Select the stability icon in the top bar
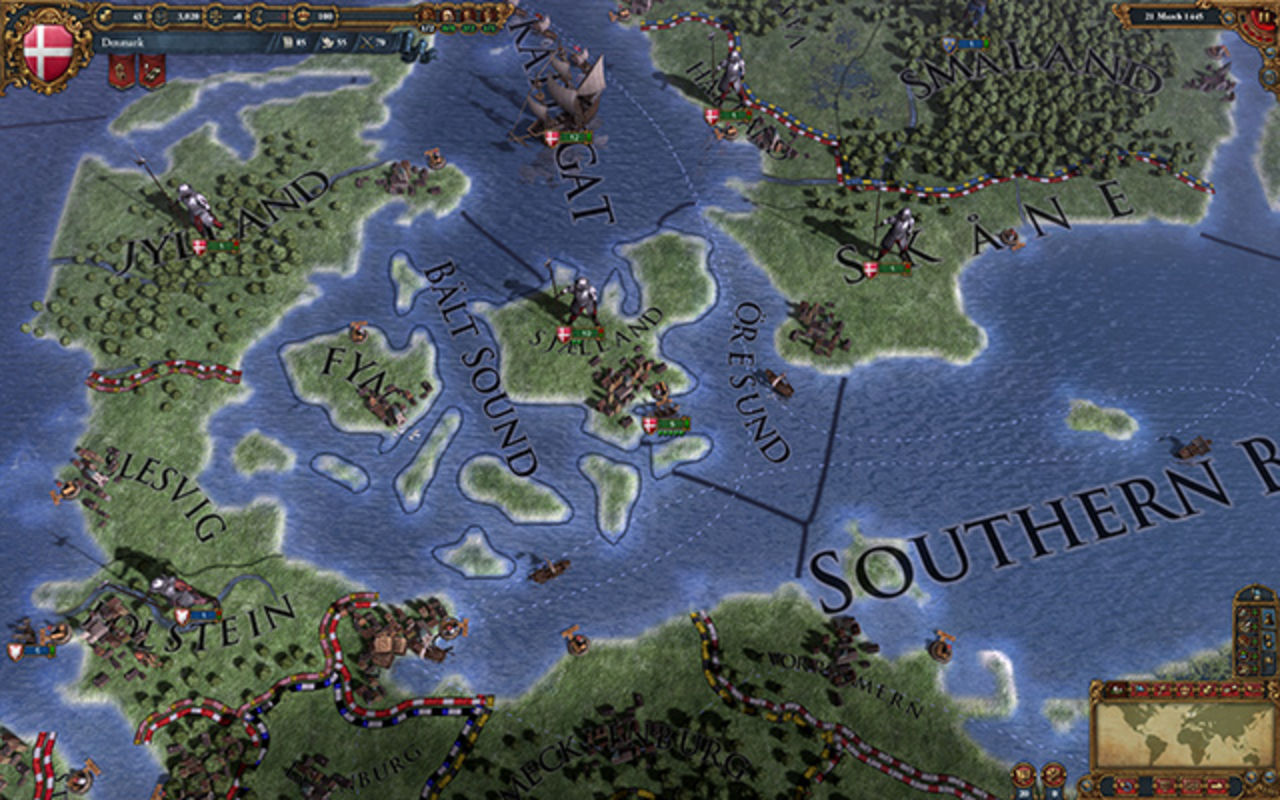Viewport: 1280px width, 800px height. tap(214, 16)
